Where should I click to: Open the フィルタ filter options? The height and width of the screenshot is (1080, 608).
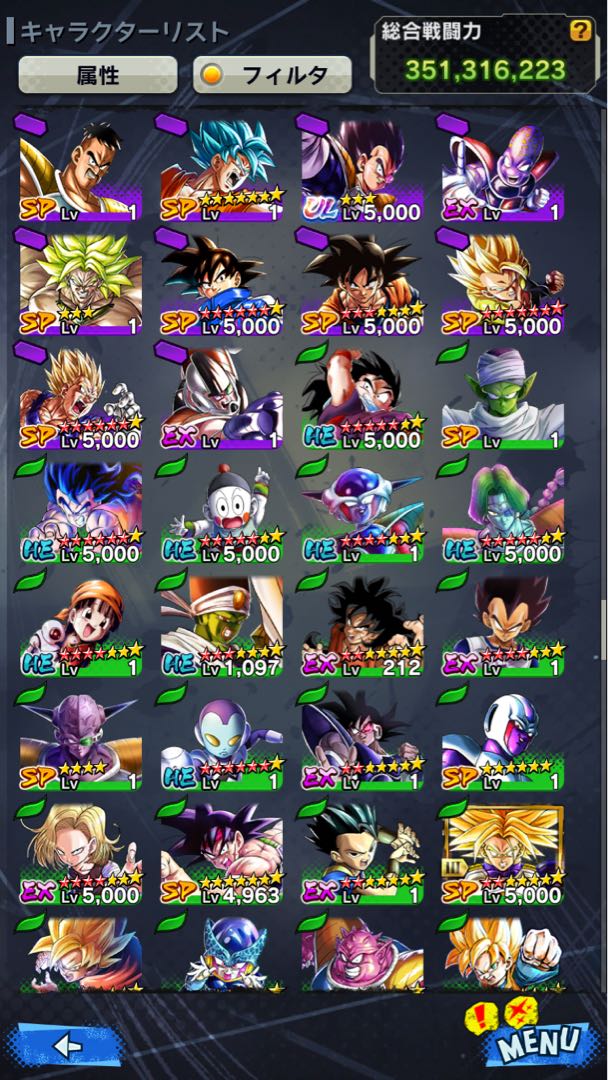(x=272, y=74)
